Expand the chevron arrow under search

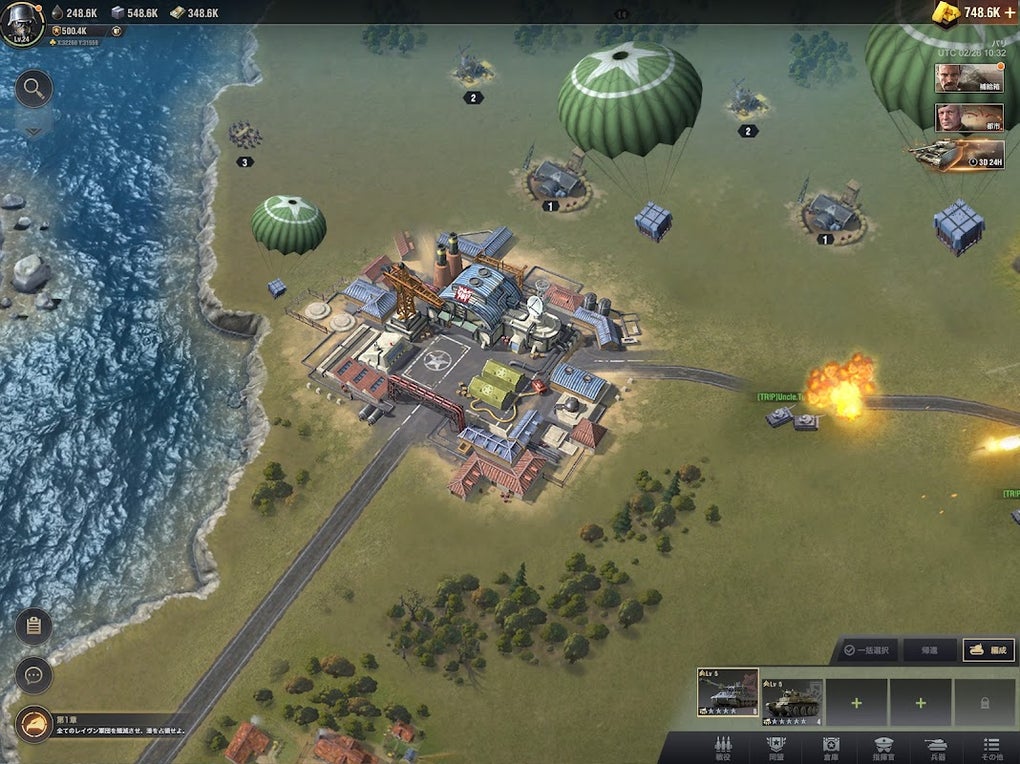tap(33, 129)
